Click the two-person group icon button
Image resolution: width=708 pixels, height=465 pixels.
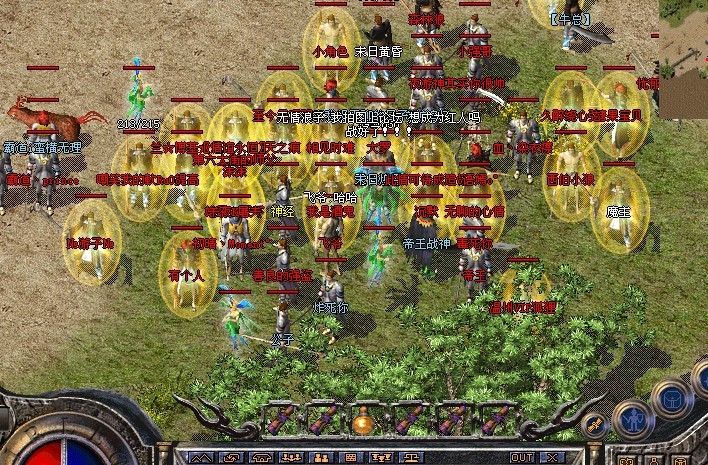(320, 458)
